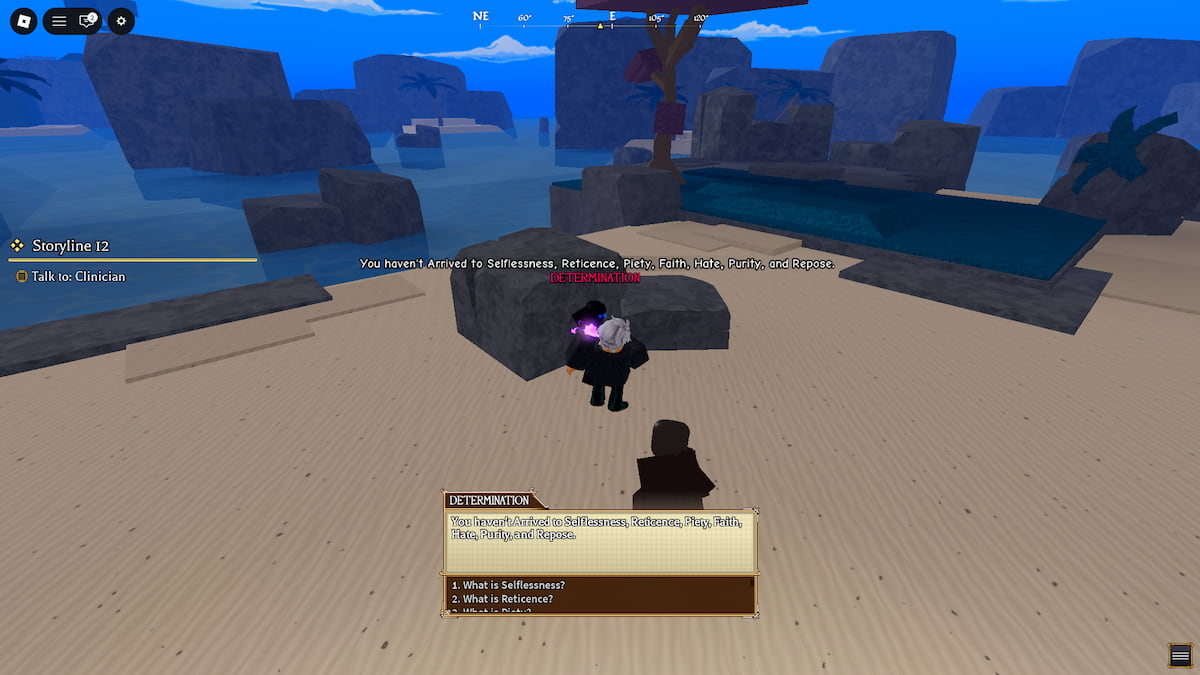The image size is (1200, 675).
Task: Open the three-line menu in the top bar
Action: [59, 20]
